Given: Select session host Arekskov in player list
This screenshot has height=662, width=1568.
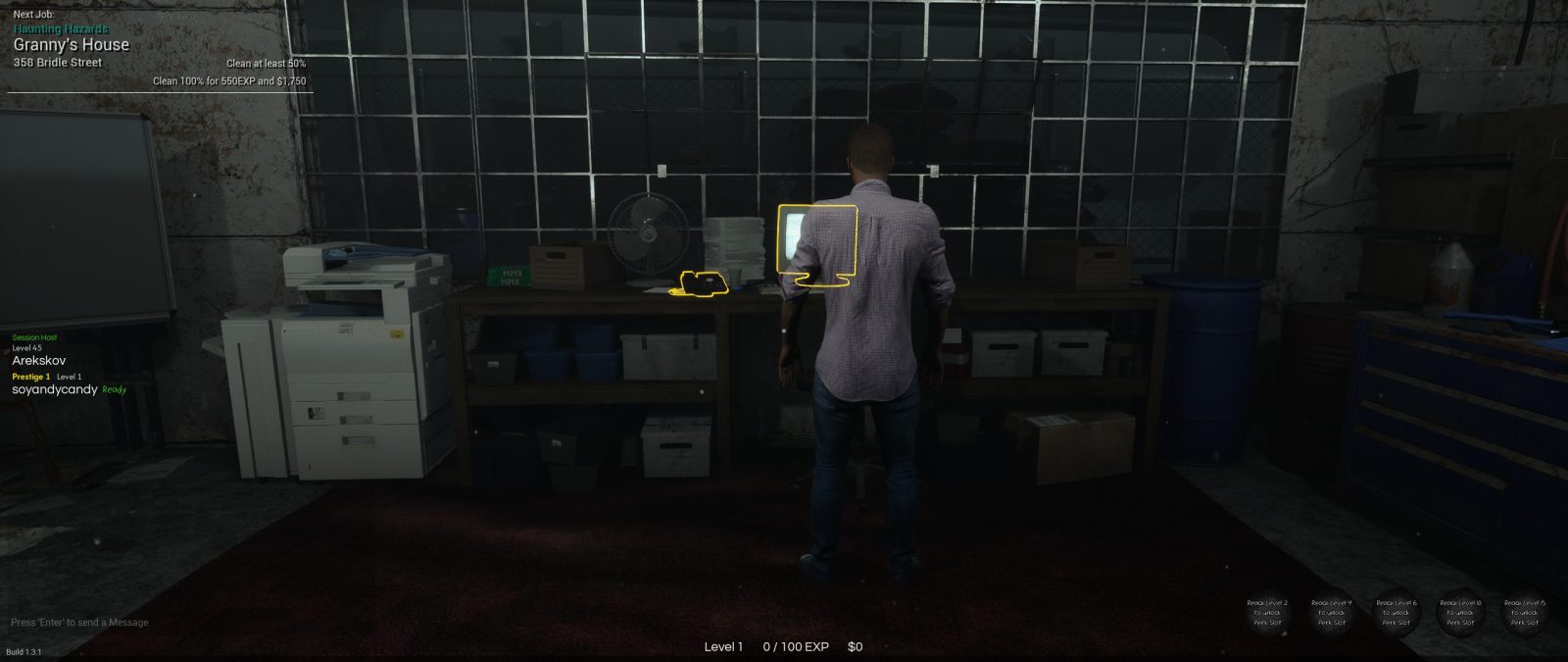Looking at the screenshot, I should [x=39, y=360].
